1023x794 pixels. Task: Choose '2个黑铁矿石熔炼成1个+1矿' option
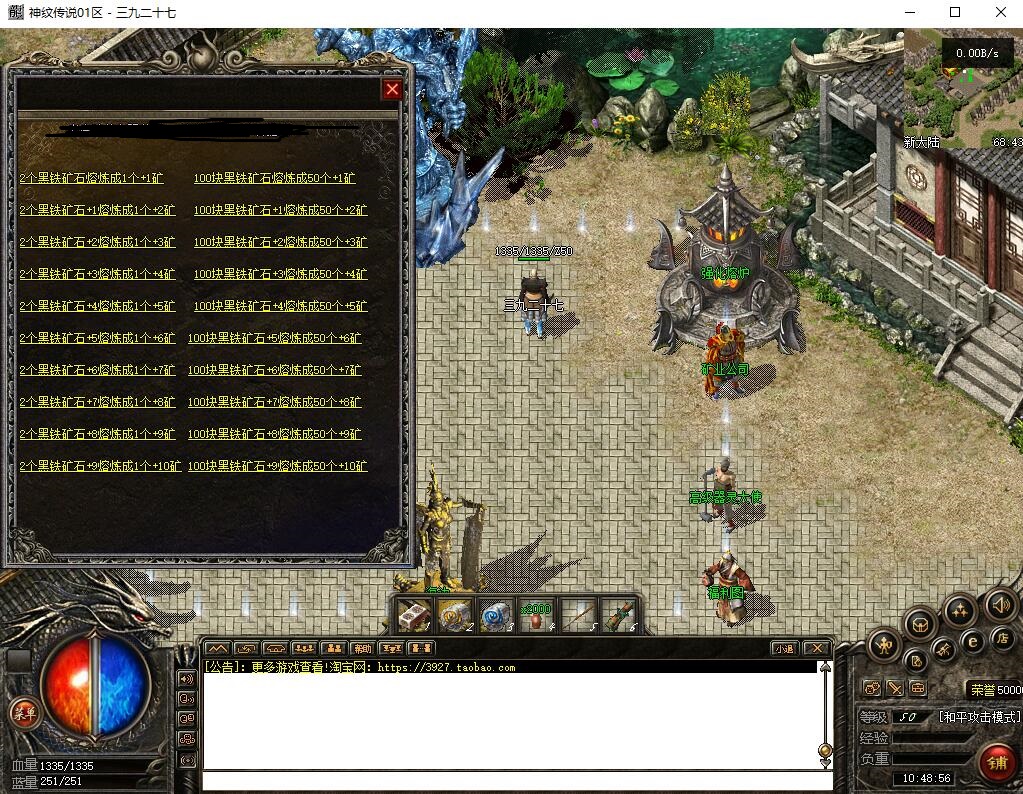point(91,178)
